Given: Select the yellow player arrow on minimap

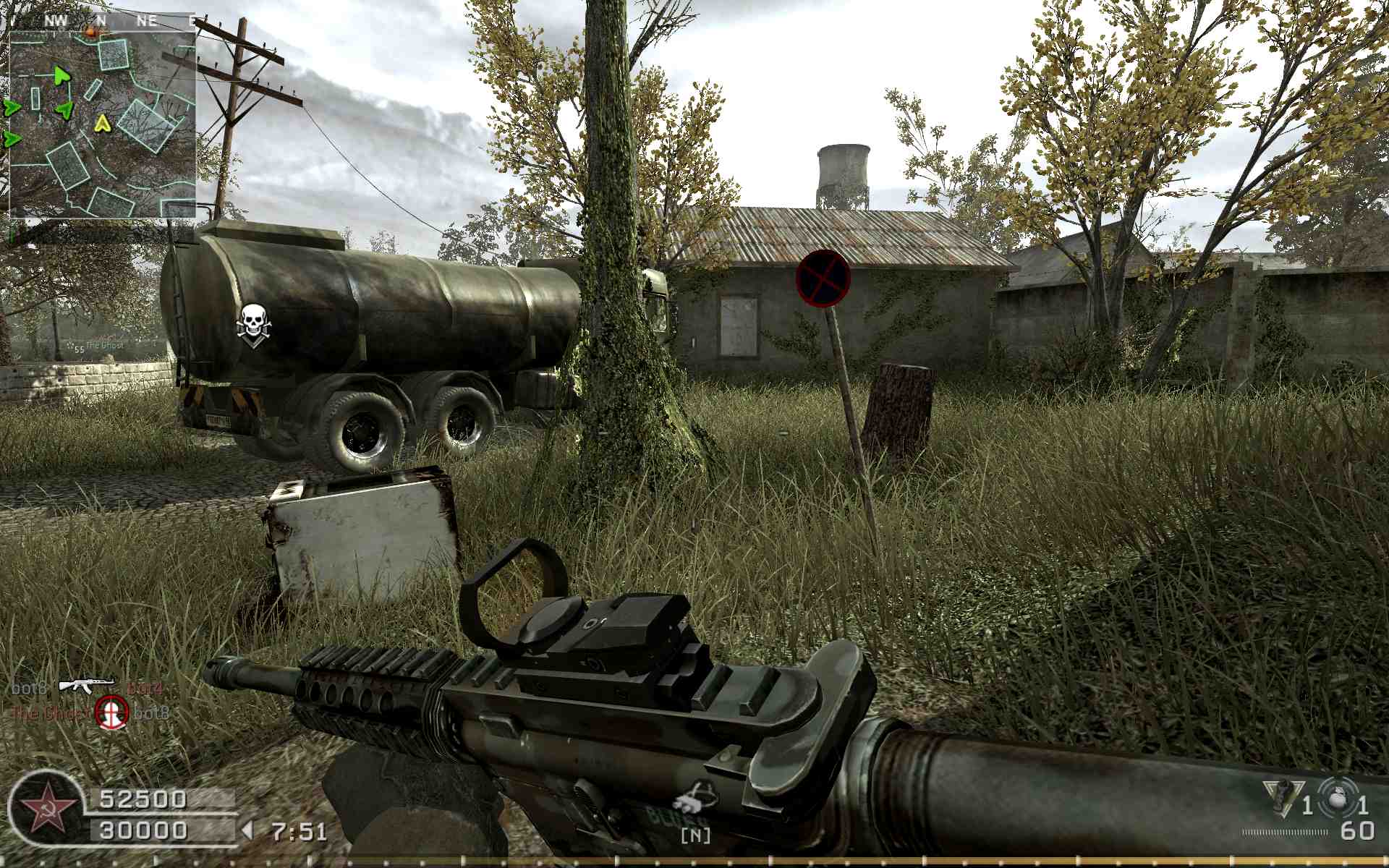Looking at the screenshot, I should 102,124.
